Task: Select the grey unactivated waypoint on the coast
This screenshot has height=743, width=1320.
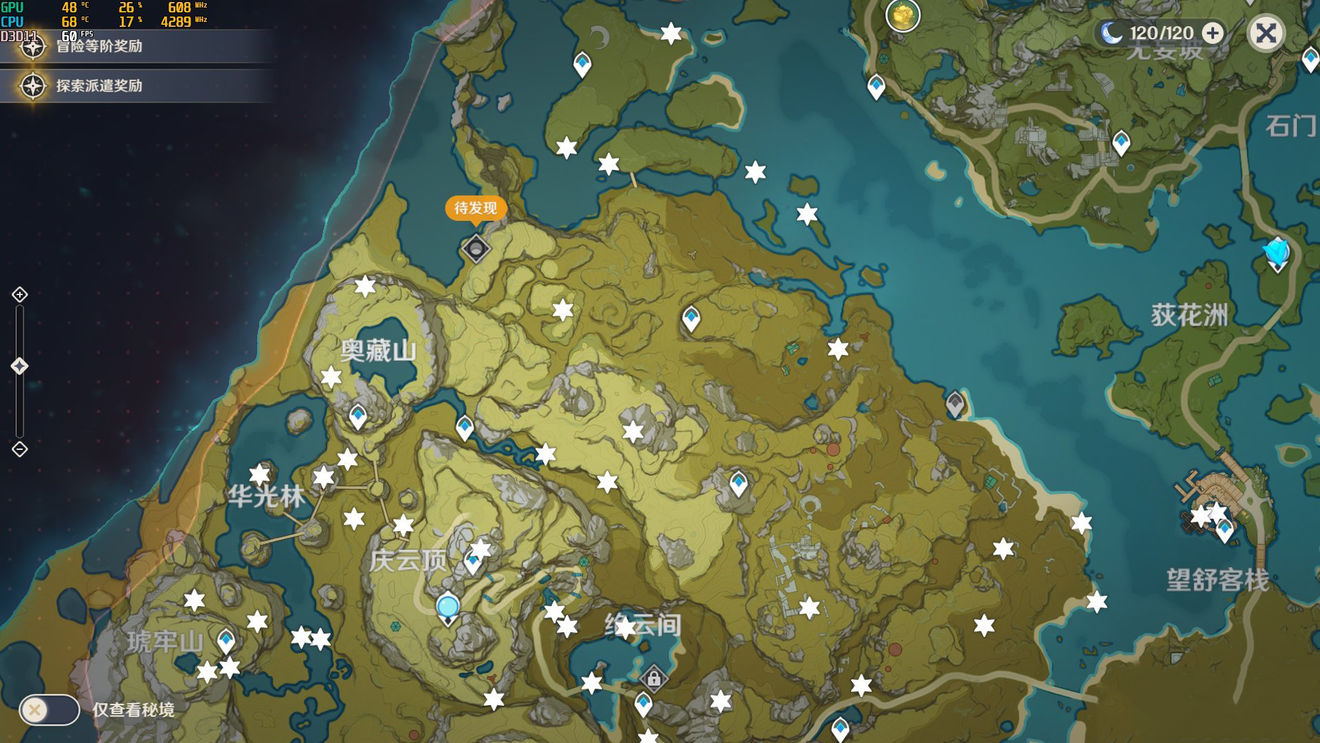Action: click(955, 403)
